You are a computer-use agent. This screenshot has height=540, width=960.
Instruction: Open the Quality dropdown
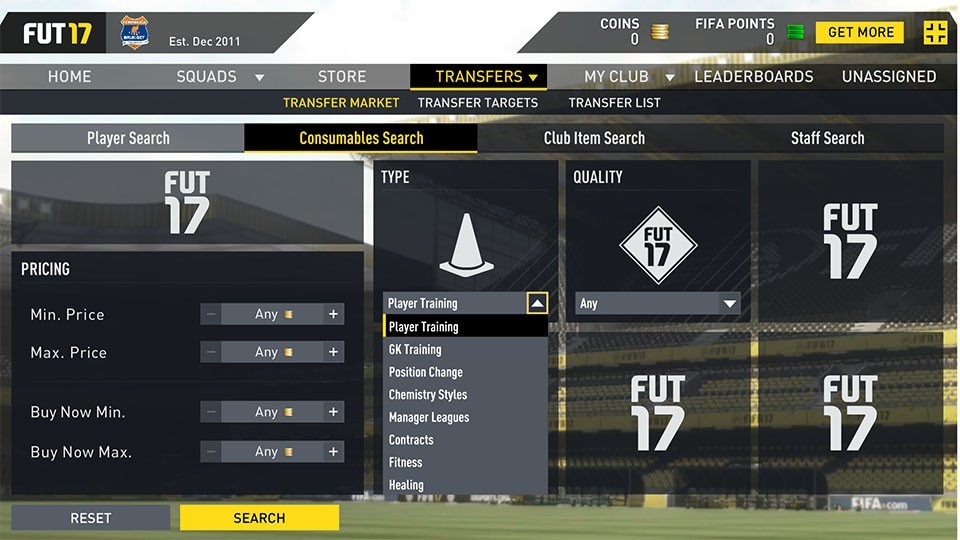(658, 304)
